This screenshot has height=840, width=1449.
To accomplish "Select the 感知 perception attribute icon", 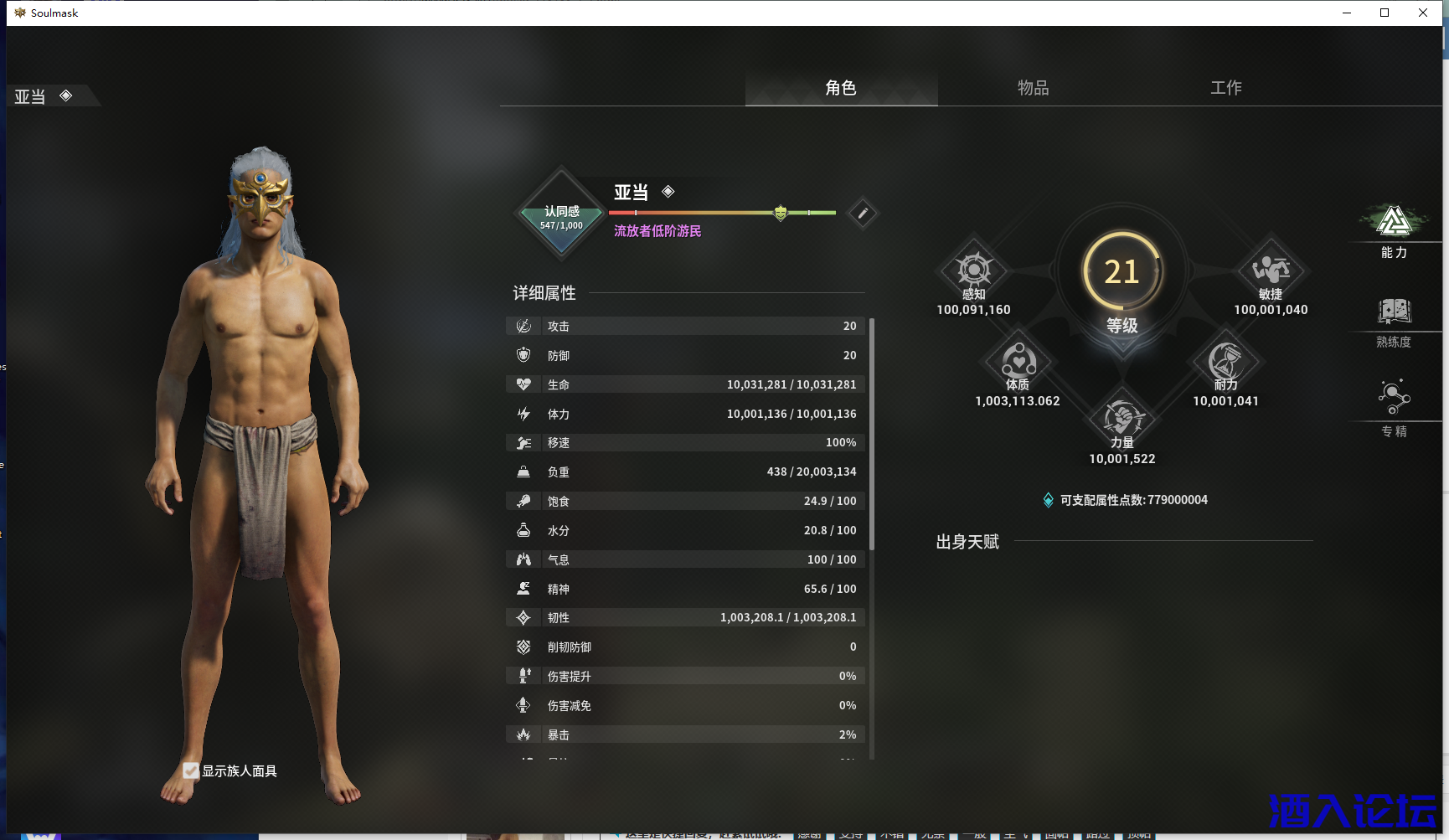I will click(973, 270).
